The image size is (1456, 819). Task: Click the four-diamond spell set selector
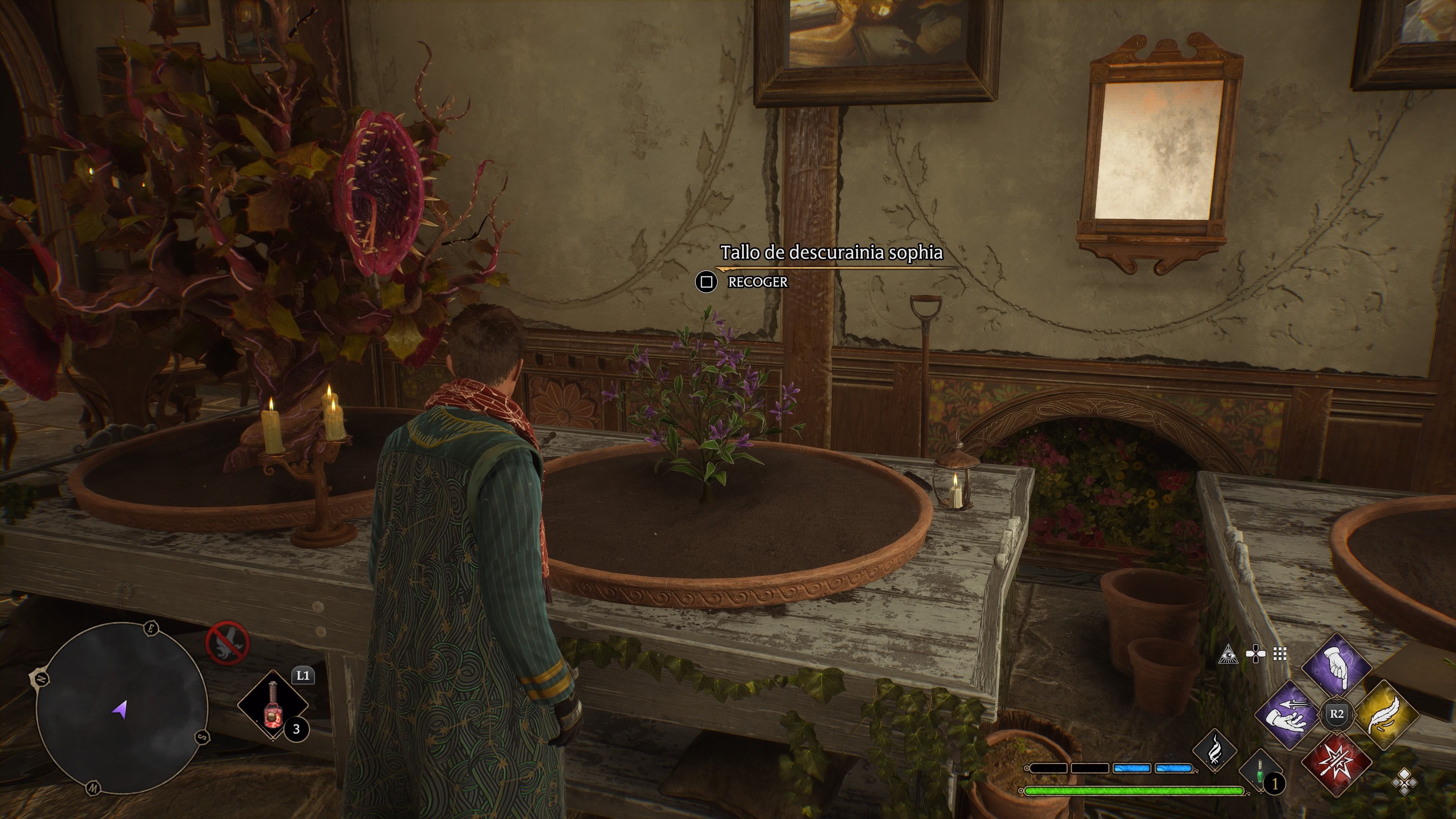click(x=1403, y=783)
